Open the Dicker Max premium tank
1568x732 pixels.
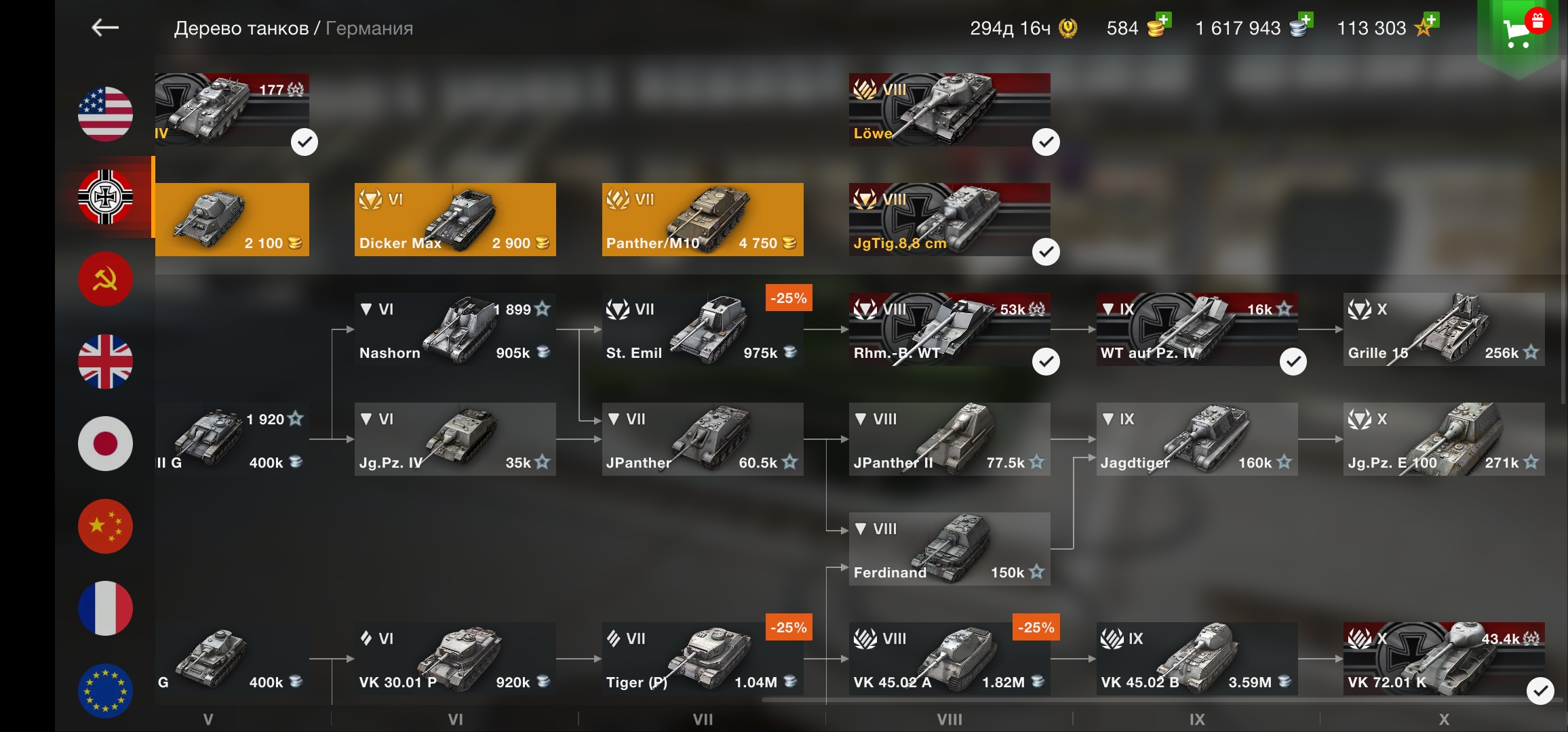455,220
